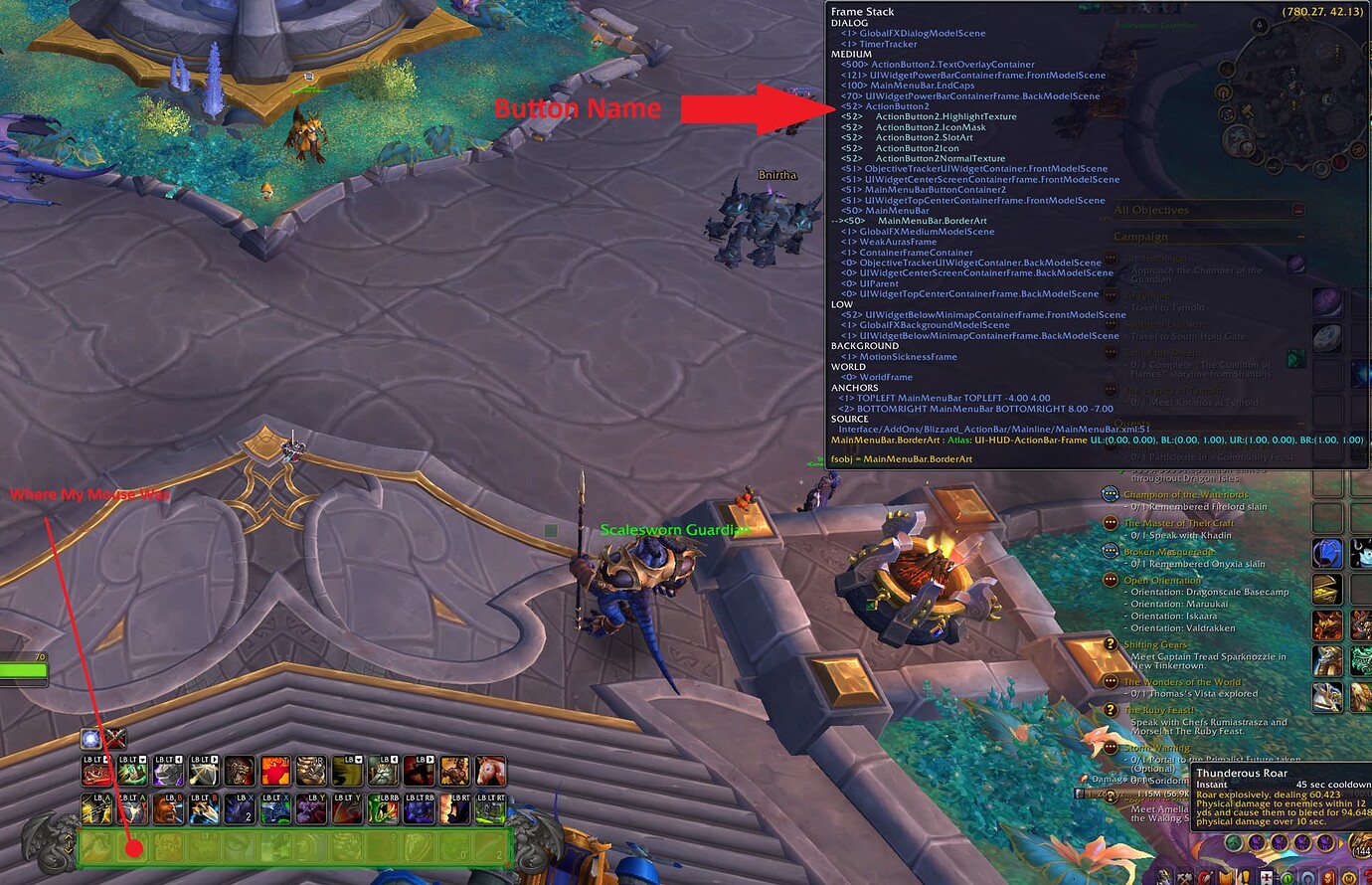Viewport: 1372px width, 885px height.
Task: Open the keybind dropdown arrow on the second action button
Action: 143,760
